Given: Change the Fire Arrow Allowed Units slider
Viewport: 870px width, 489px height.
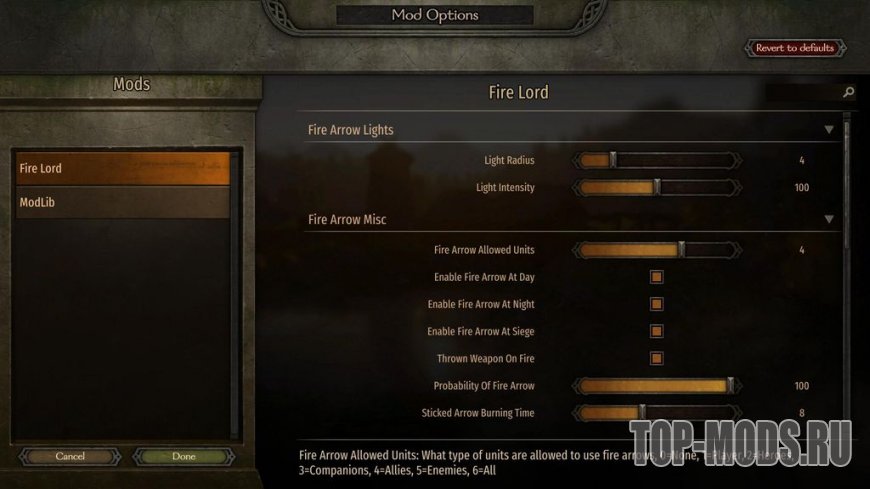Looking at the screenshot, I should [681, 250].
